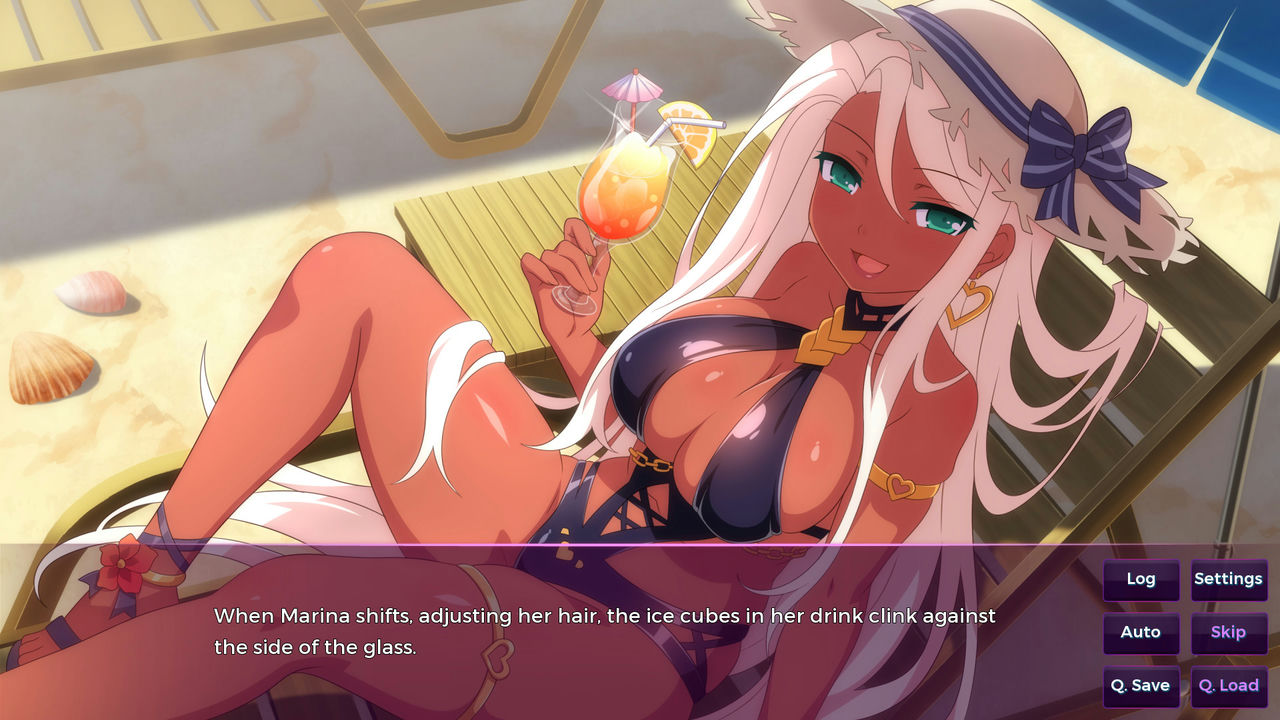Image resolution: width=1280 pixels, height=720 pixels.
Task: Select the Auto button in the quick menu
Action: (1141, 633)
